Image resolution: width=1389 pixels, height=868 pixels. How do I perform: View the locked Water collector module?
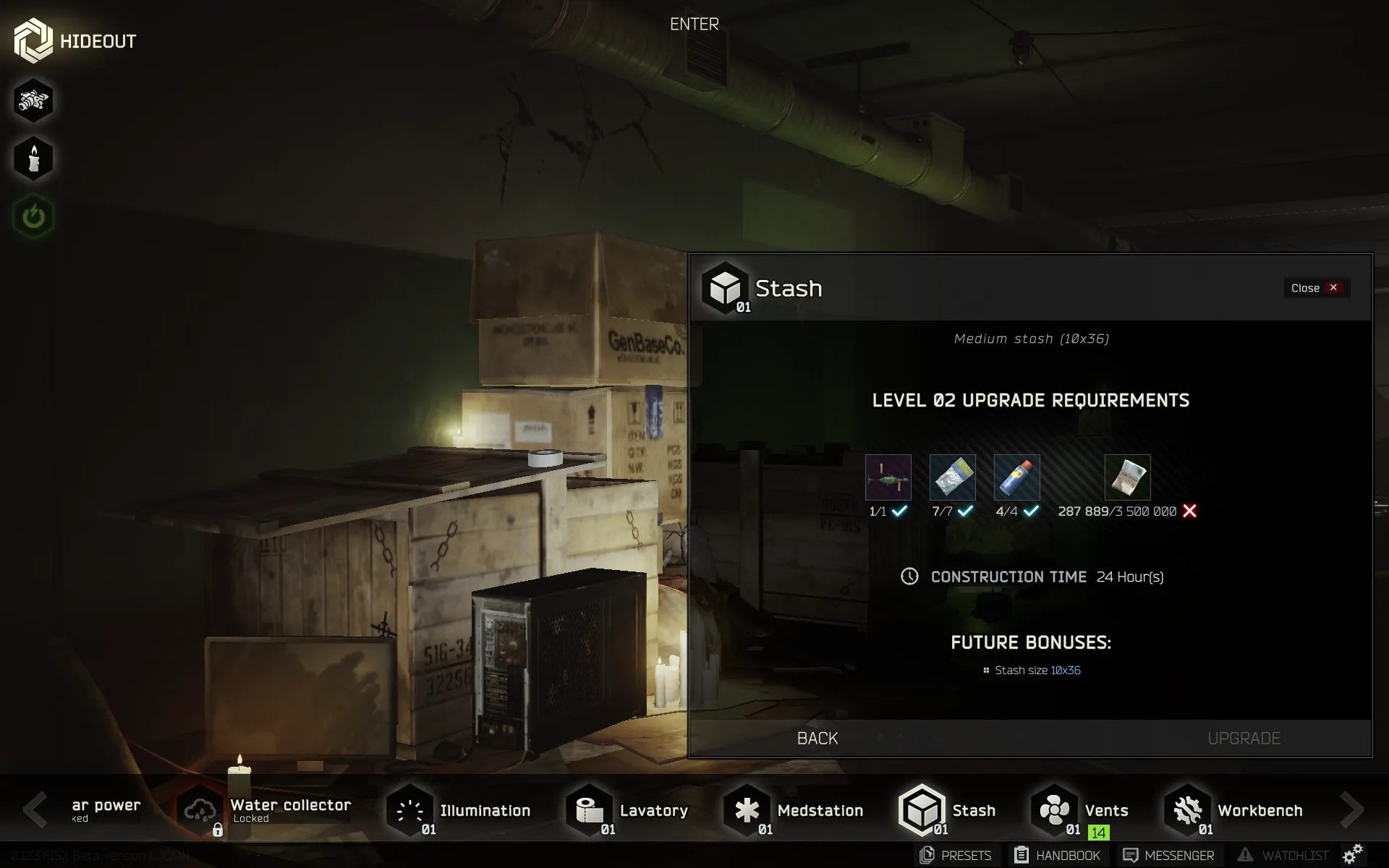[265, 810]
